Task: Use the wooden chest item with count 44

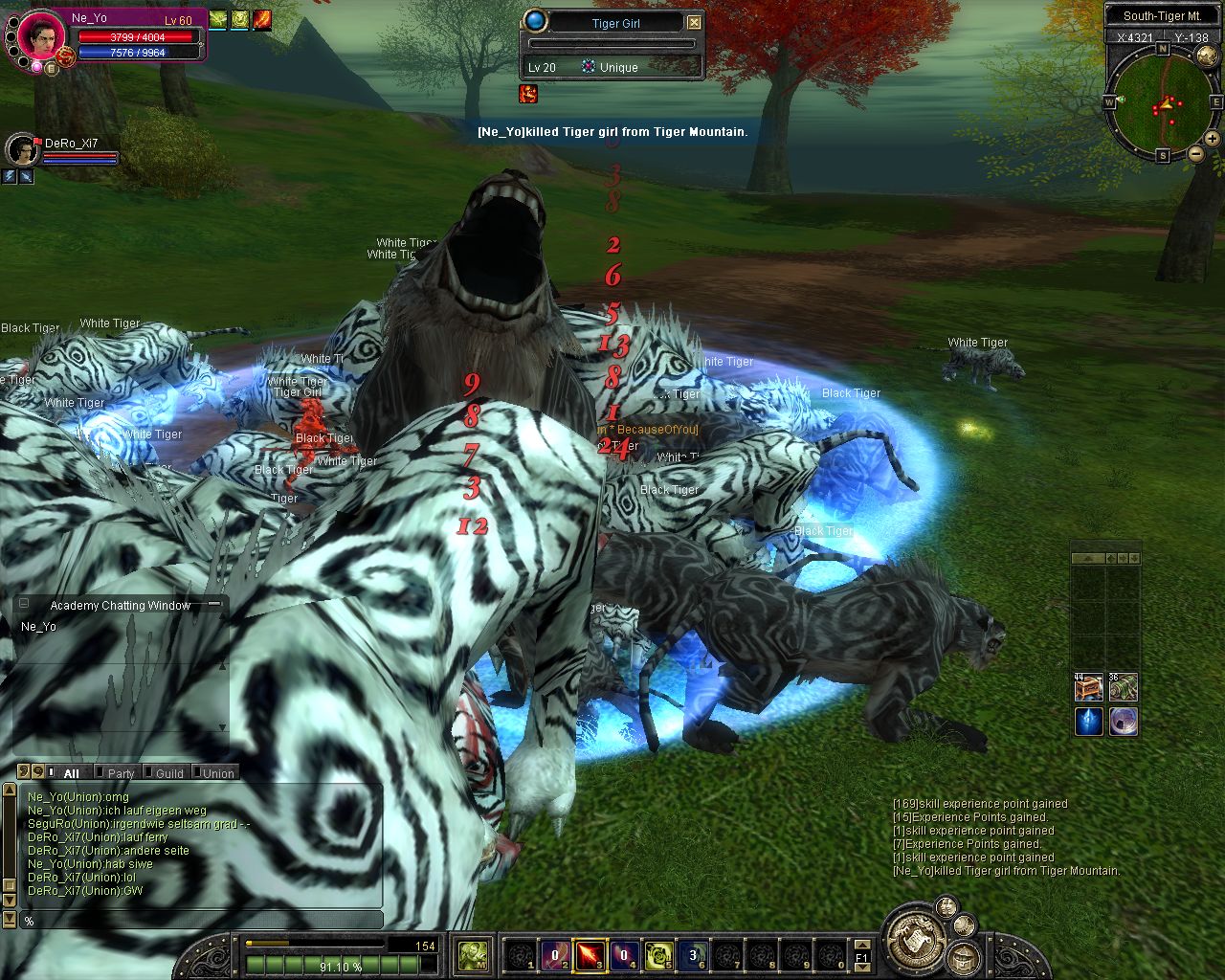Action: click(1088, 687)
